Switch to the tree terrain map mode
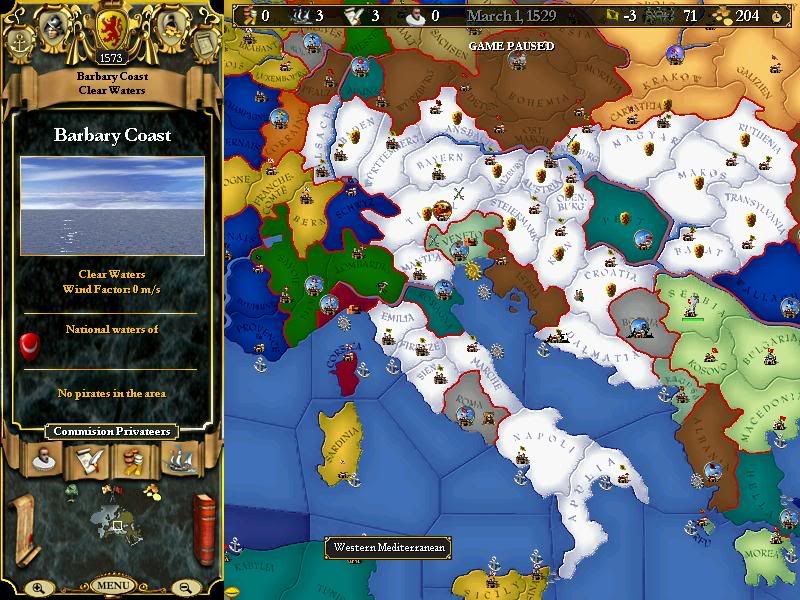This screenshot has width=800, height=600. (x=71, y=490)
